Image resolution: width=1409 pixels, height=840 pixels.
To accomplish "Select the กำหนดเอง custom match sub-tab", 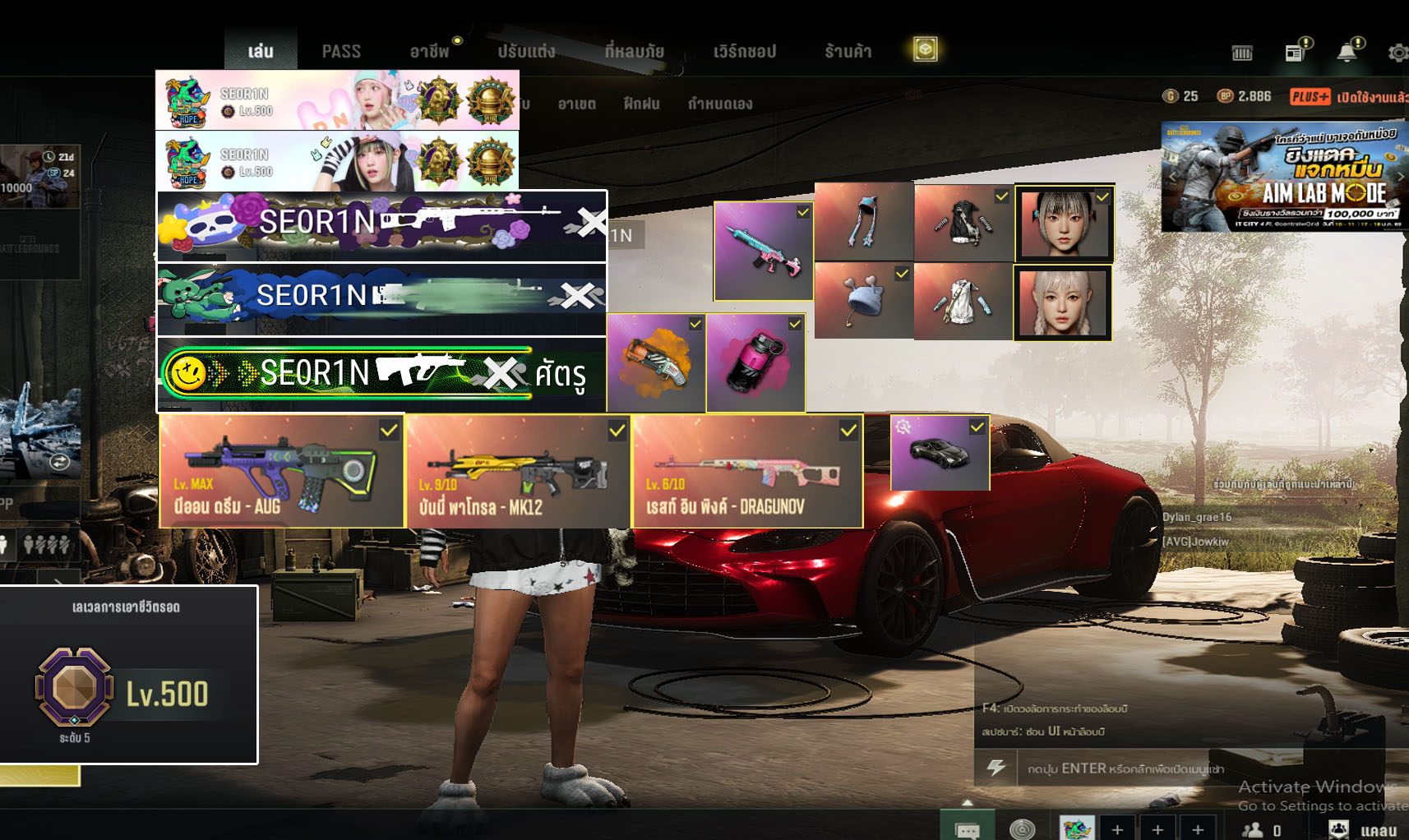I will point(719,104).
